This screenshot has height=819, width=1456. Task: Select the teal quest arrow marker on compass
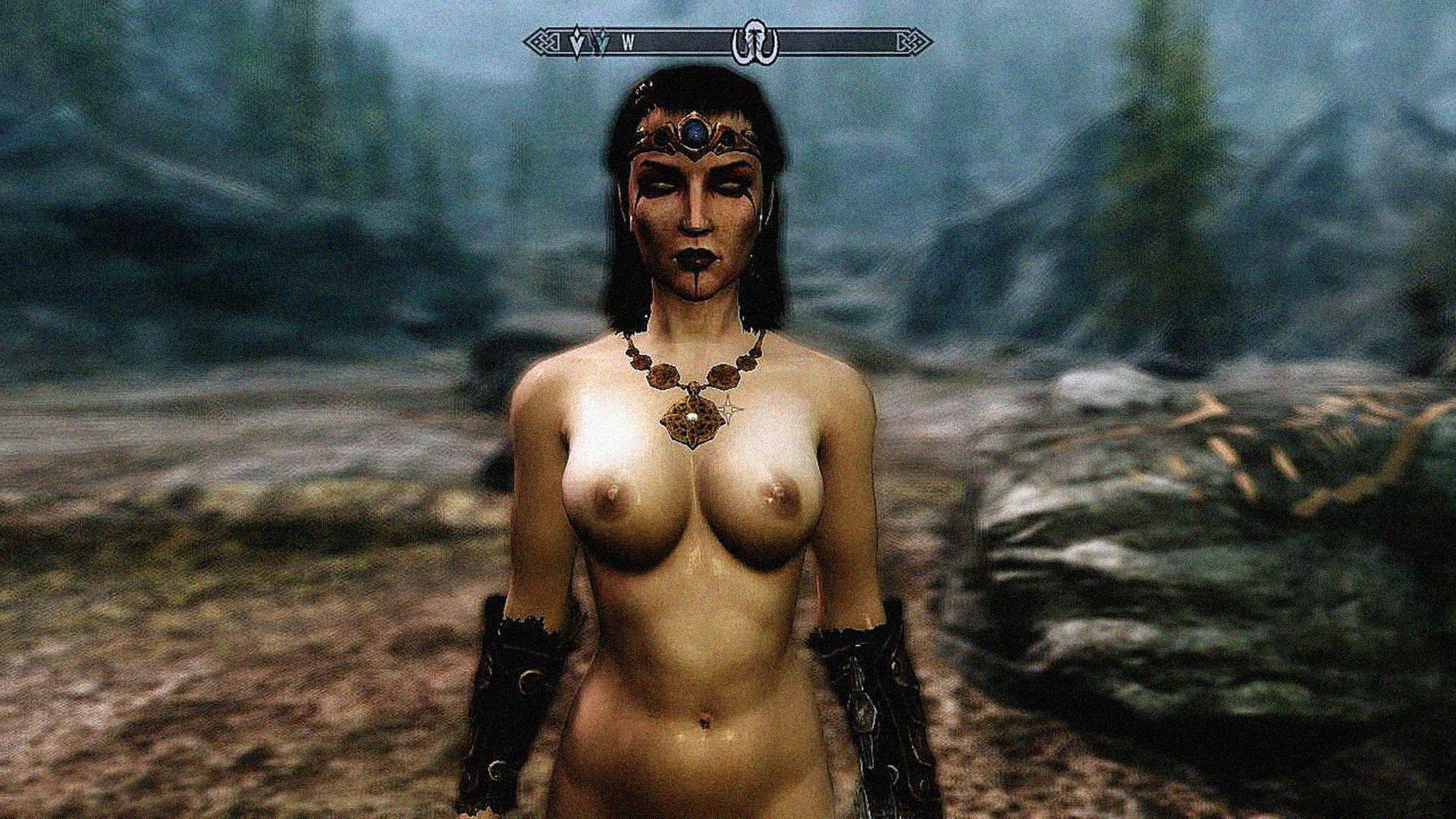[x=601, y=42]
